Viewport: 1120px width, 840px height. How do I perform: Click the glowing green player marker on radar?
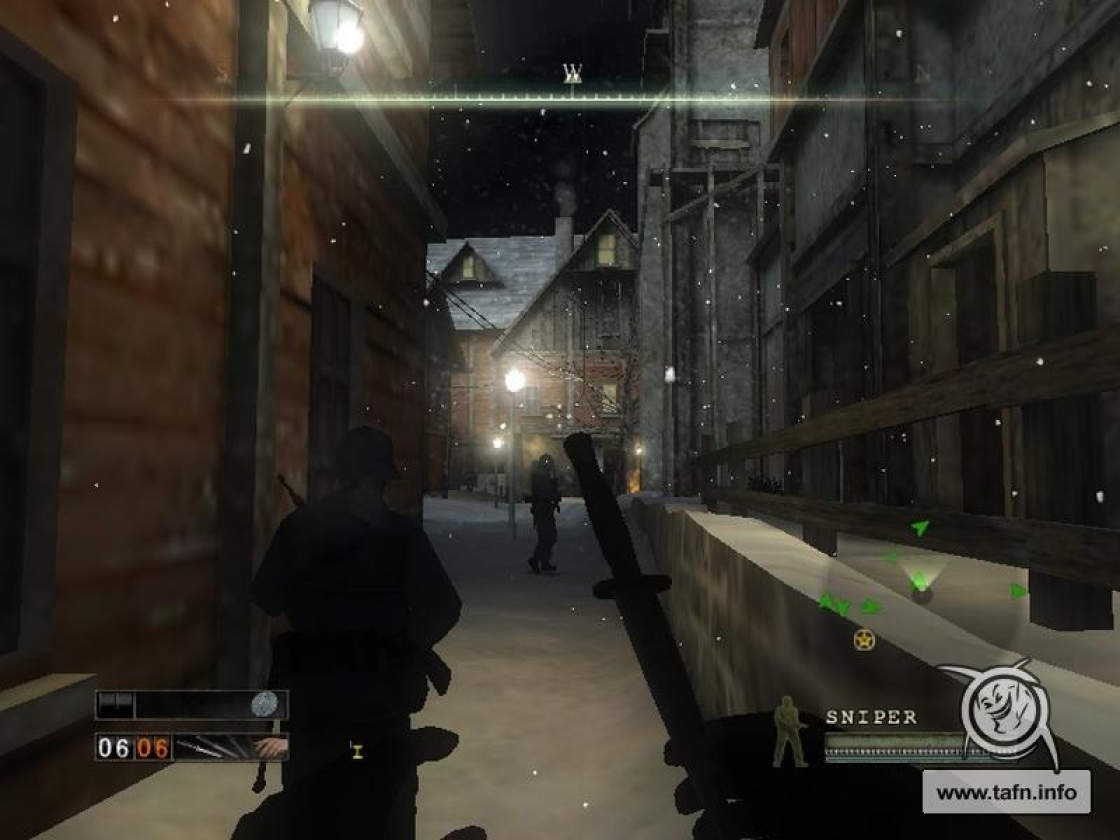pos(920,582)
